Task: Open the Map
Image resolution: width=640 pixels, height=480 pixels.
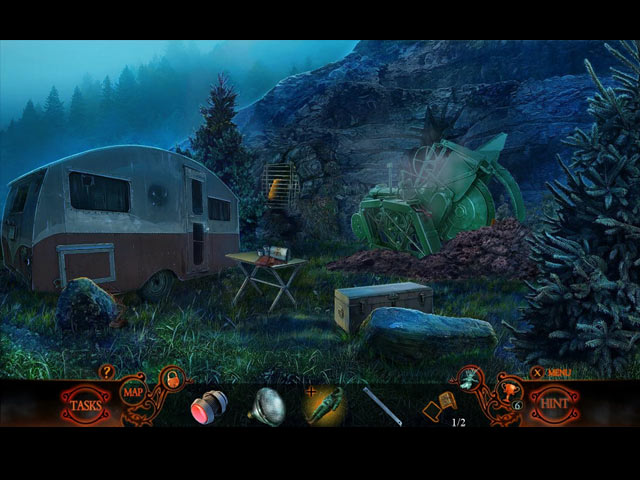Action: [x=133, y=391]
